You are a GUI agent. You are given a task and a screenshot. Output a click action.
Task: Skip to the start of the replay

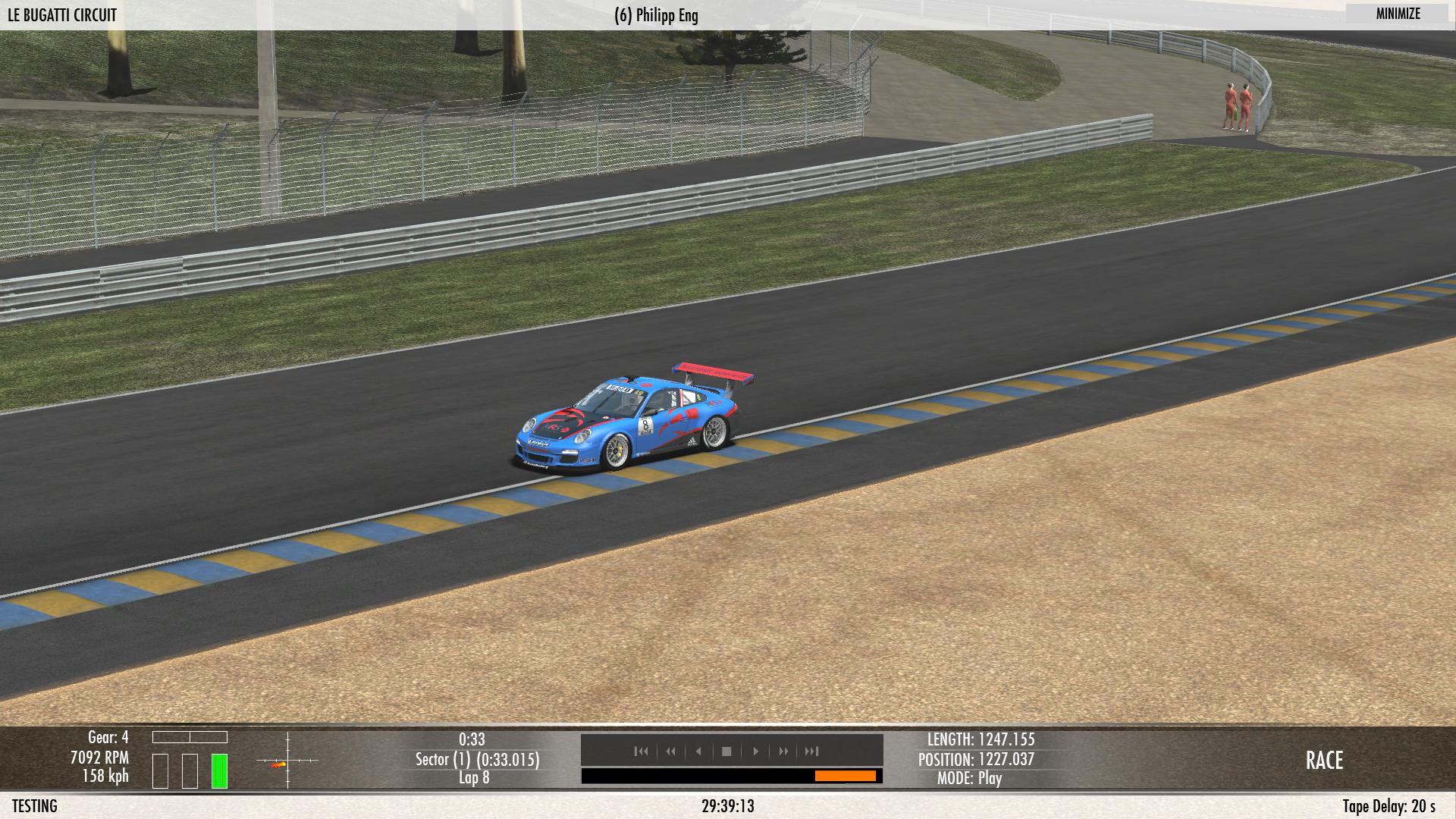coord(642,752)
